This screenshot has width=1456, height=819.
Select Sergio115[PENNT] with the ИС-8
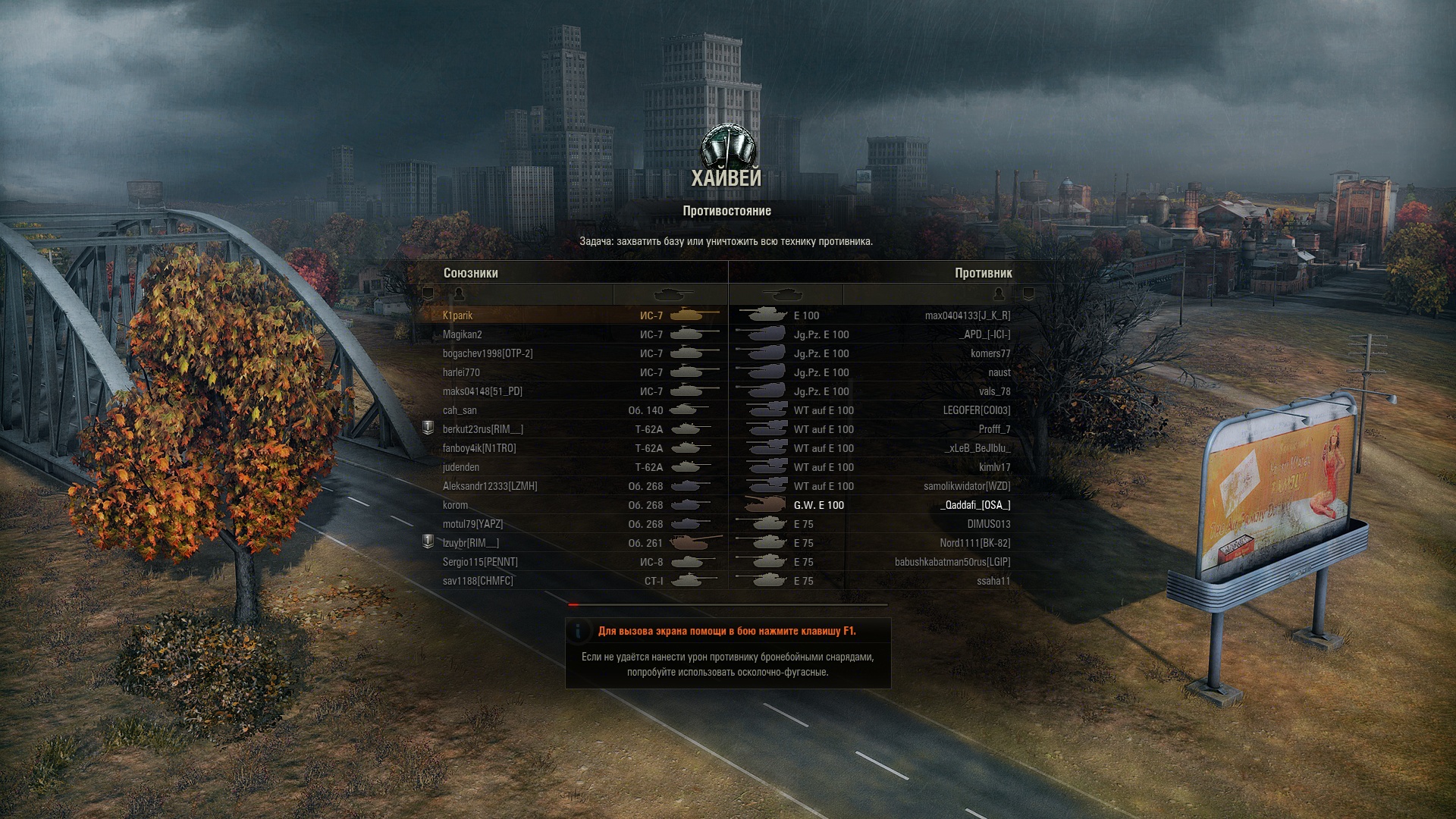pyautogui.click(x=480, y=562)
